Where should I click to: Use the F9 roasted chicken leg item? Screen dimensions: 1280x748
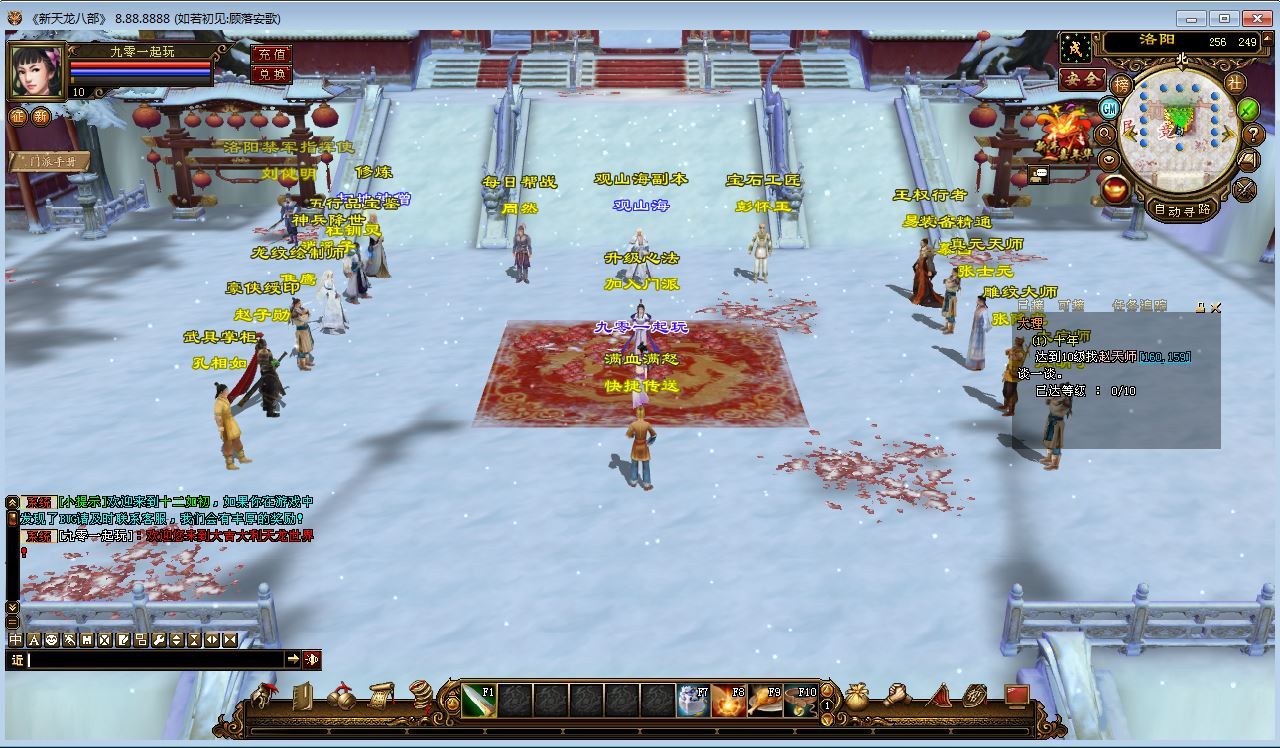tap(765, 701)
